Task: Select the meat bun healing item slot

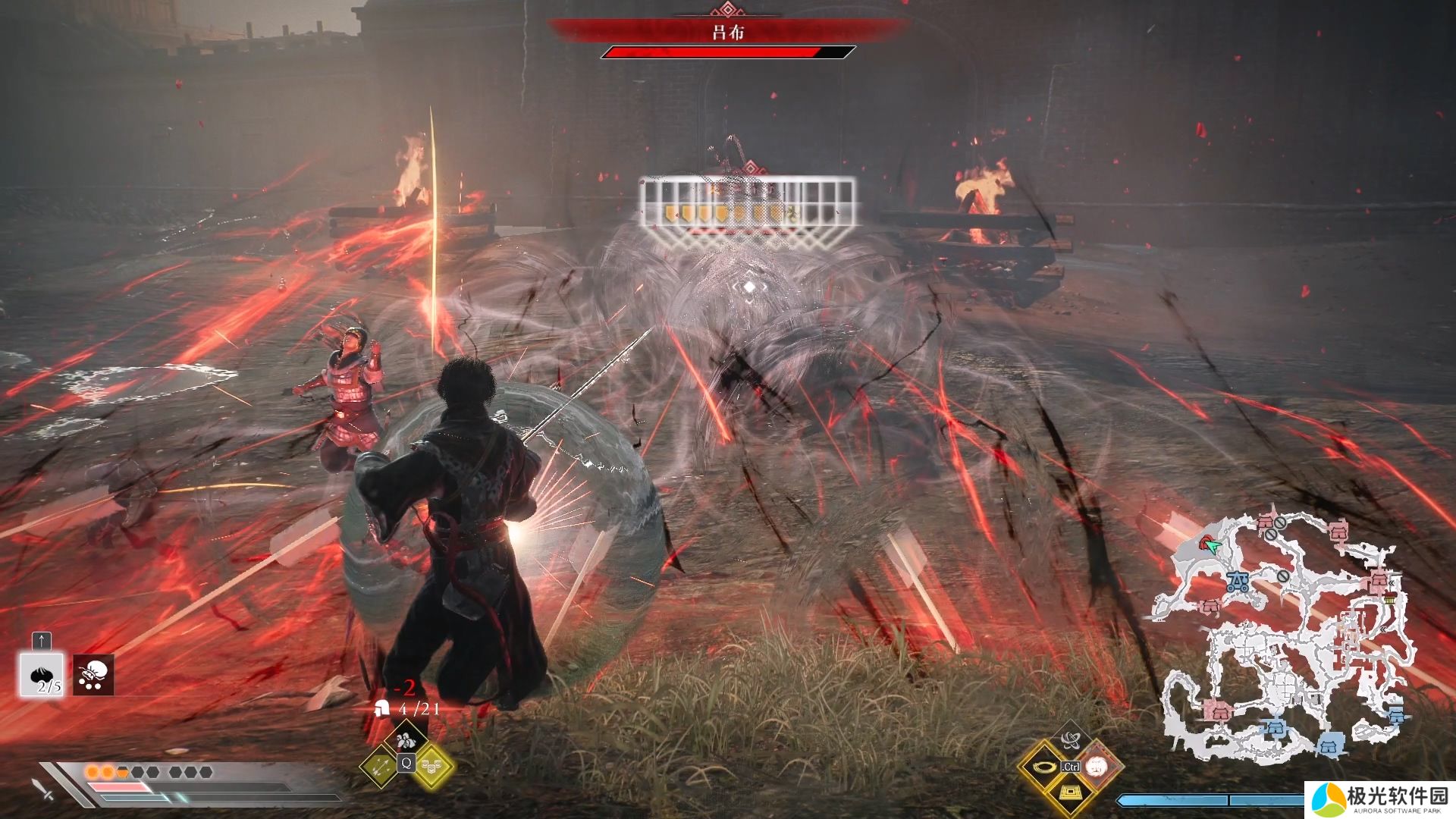Action: 42,674
